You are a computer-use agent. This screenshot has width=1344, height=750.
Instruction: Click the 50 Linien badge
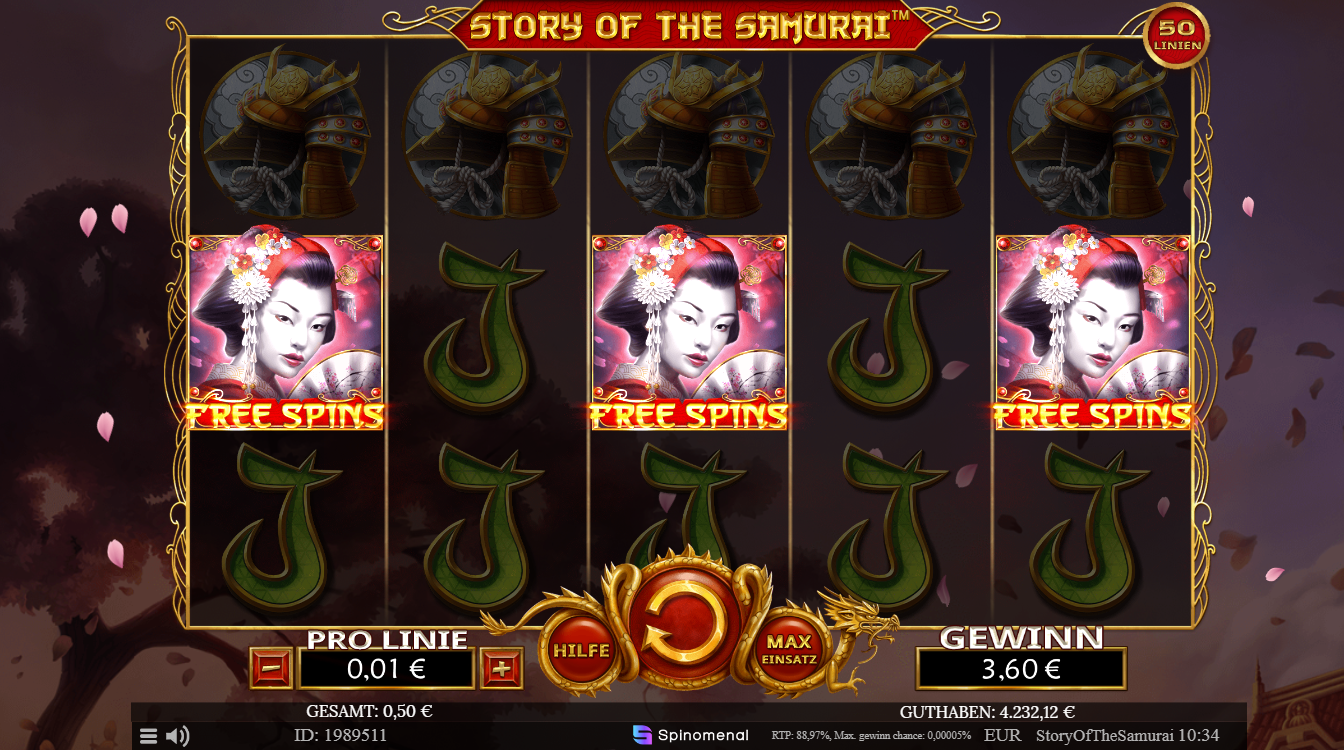pyautogui.click(x=1178, y=32)
